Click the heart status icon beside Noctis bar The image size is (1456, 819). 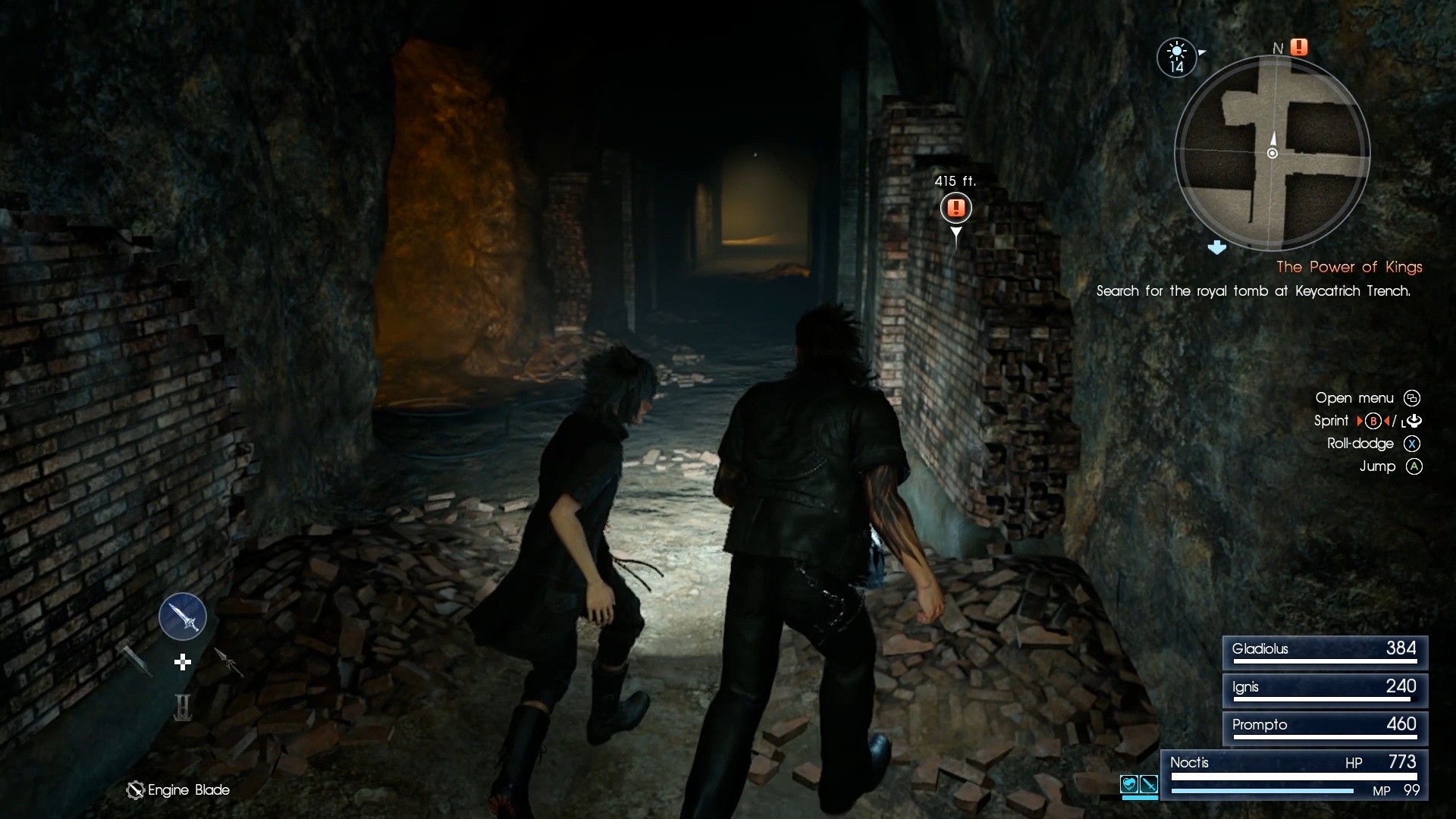click(x=1129, y=784)
